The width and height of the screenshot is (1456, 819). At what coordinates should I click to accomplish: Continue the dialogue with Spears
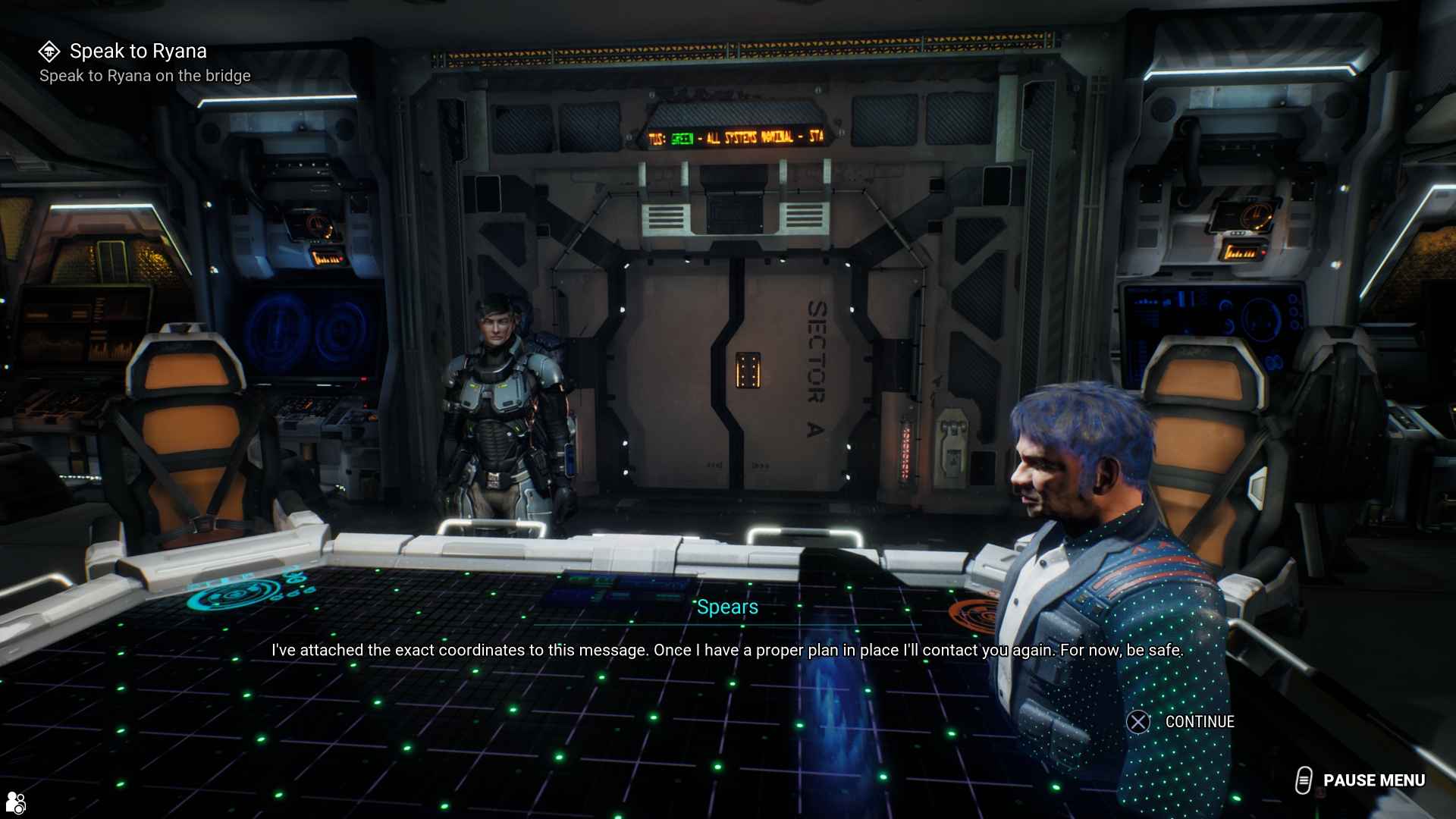click(x=1181, y=722)
